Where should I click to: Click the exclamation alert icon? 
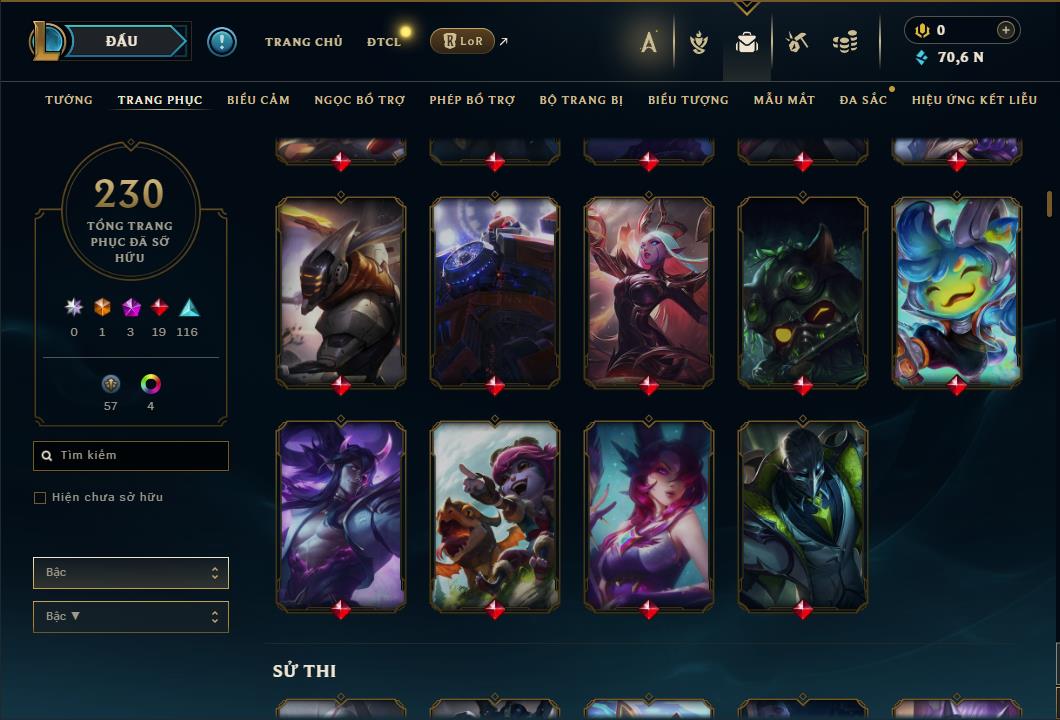click(x=222, y=42)
